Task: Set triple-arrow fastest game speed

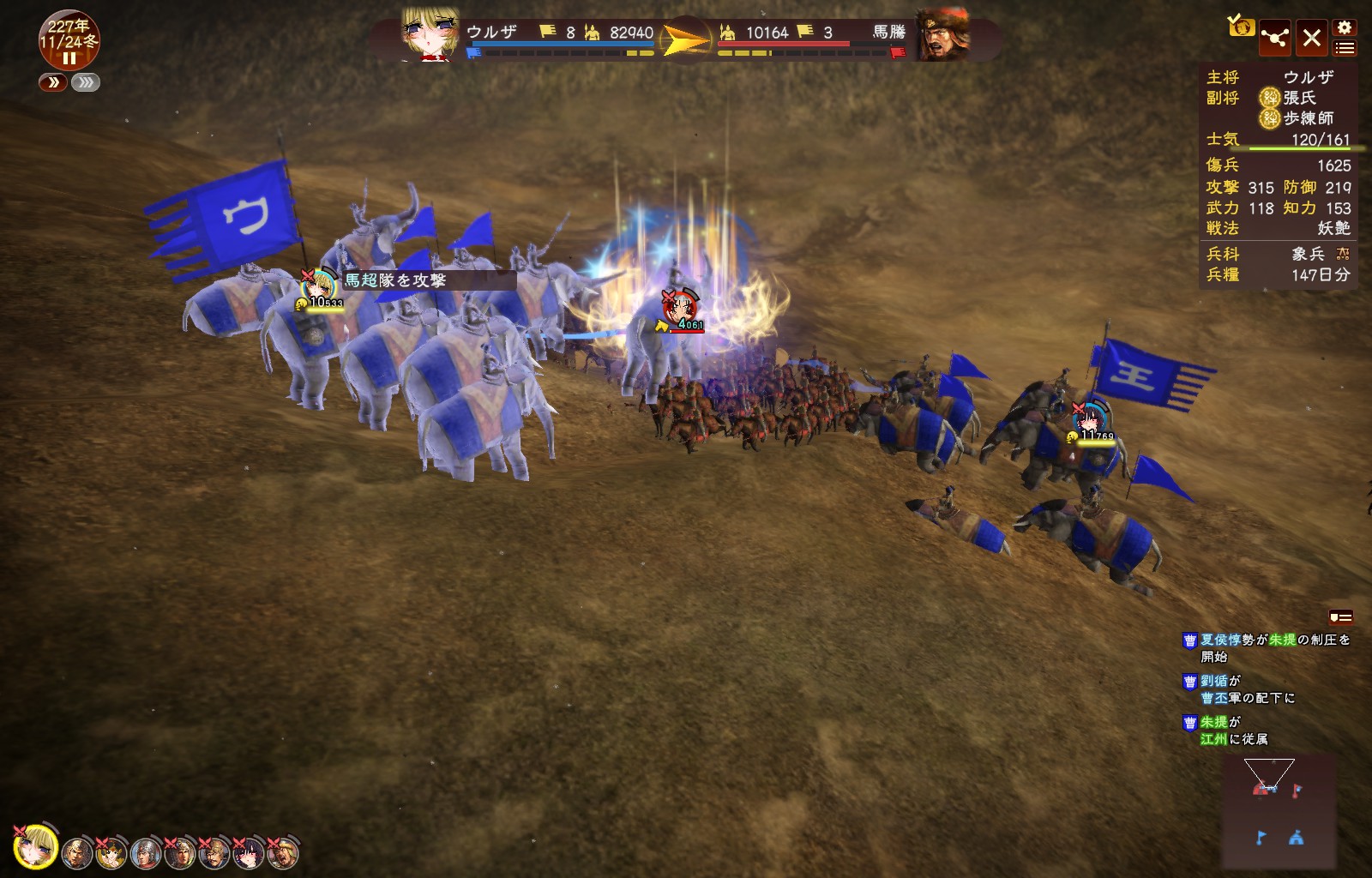Action: 86,82
